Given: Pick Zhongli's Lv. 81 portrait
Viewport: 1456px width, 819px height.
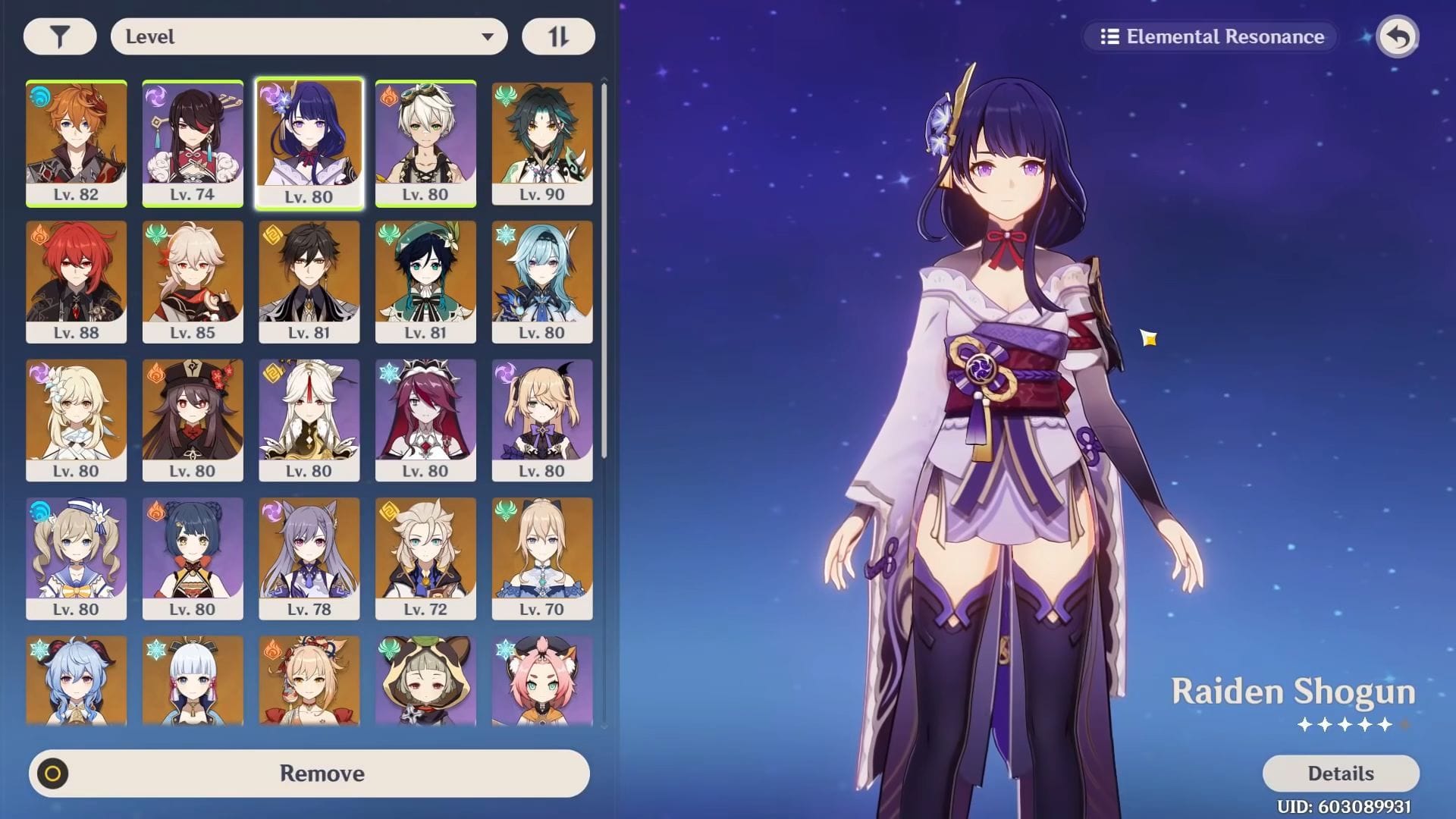Looking at the screenshot, I should [309, 281].
